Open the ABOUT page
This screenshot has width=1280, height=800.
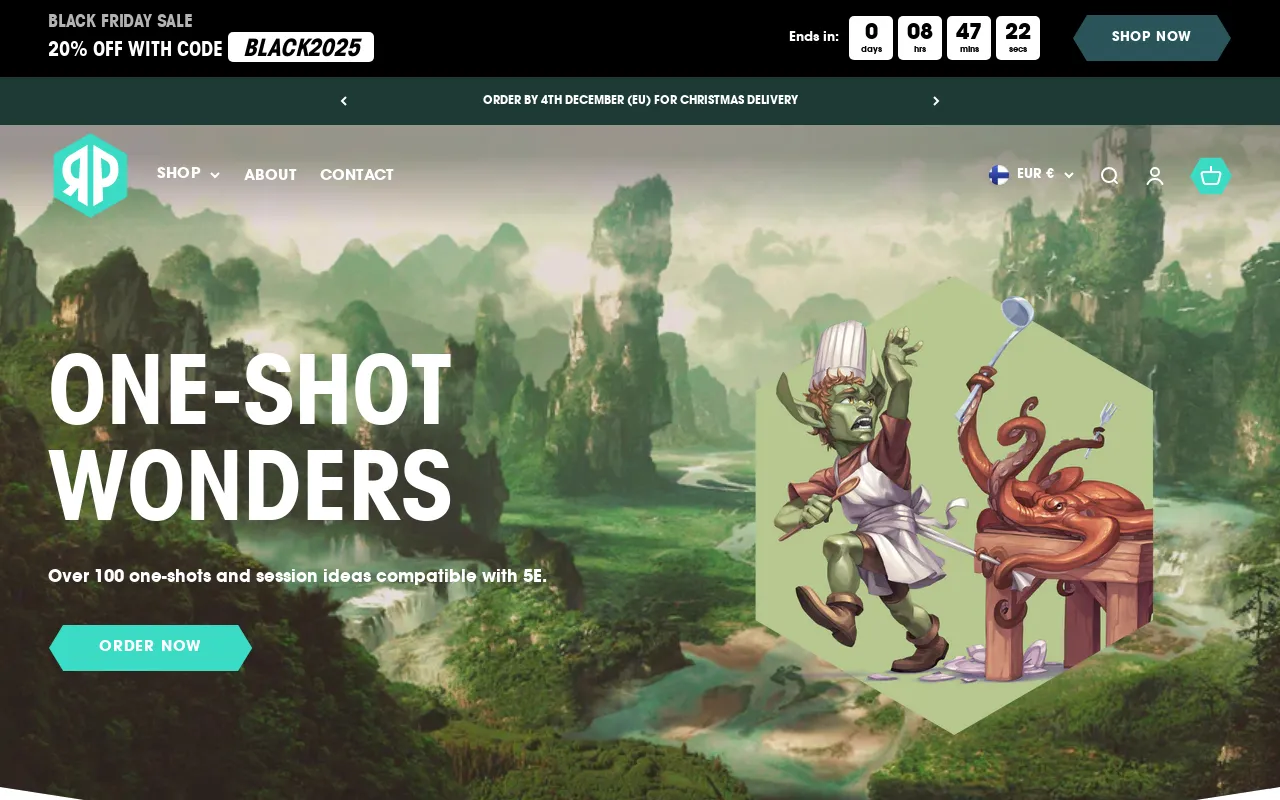point(270,175)
